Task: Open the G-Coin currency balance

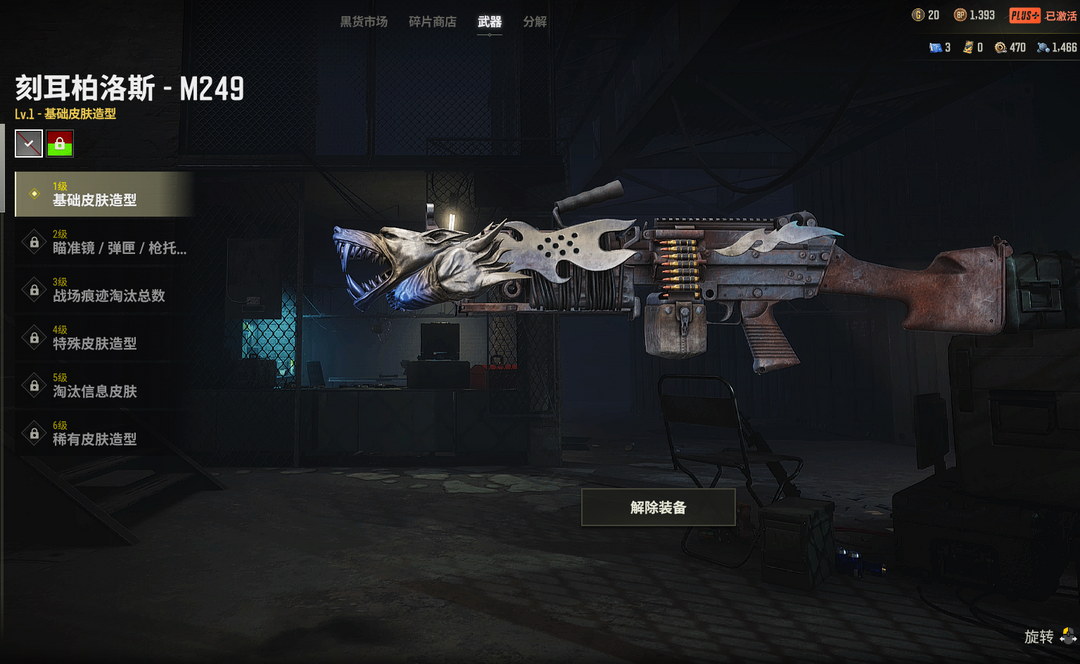Action: (926, 15)
